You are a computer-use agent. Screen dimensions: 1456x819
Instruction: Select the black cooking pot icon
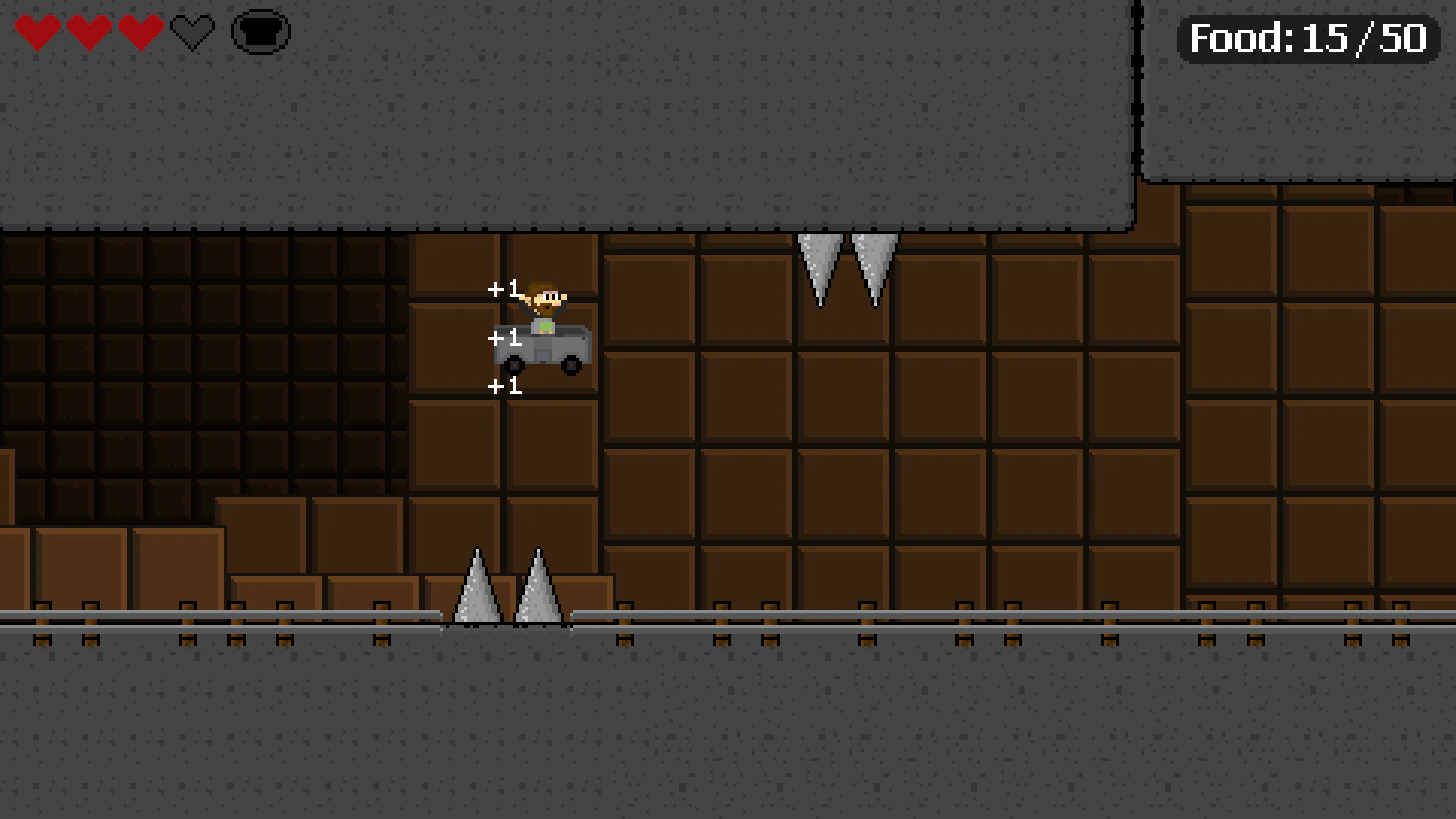coord(260,32)
